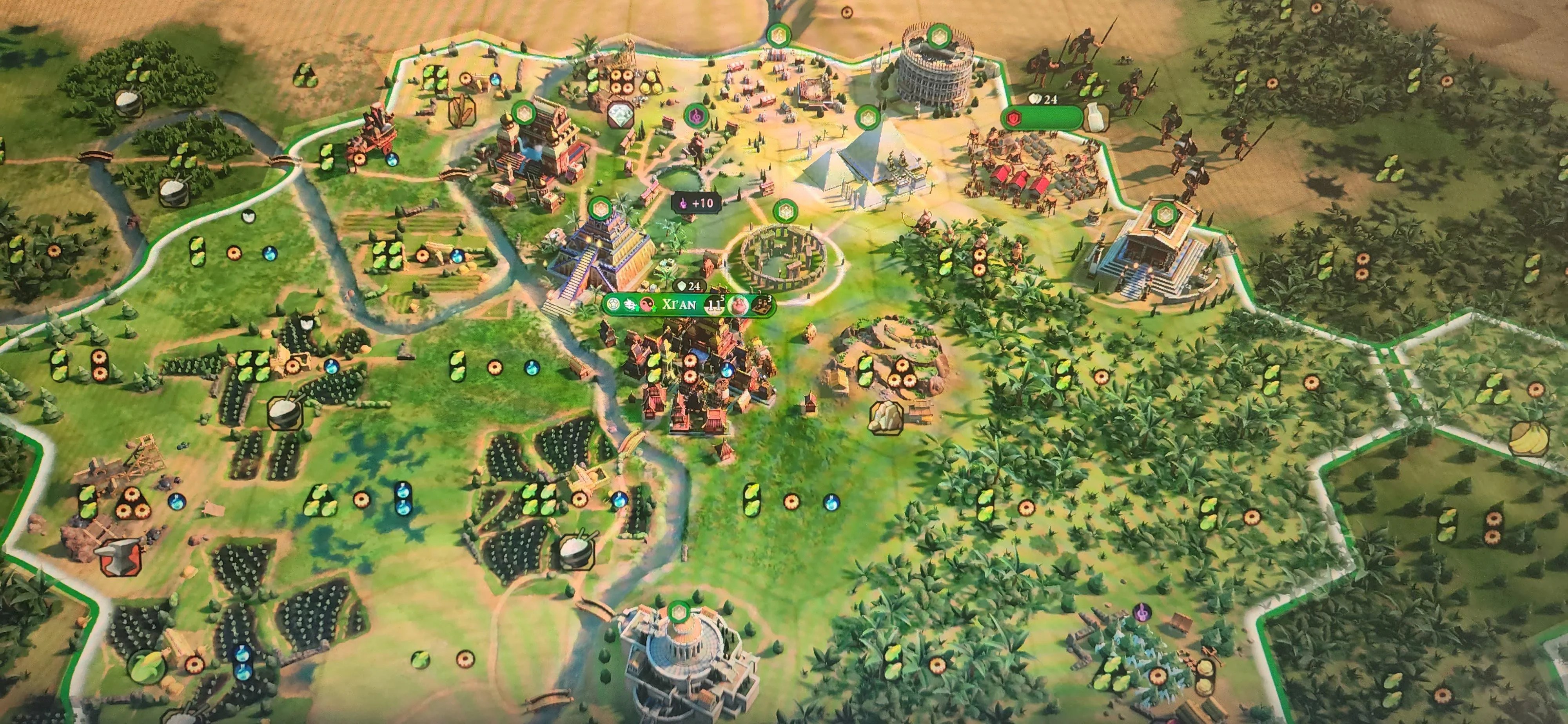Click the yin-yang religion icon on Xi'an's banner
Image resolution: width=1568 pixels, height=724 pixels.
tap(646, 304)
